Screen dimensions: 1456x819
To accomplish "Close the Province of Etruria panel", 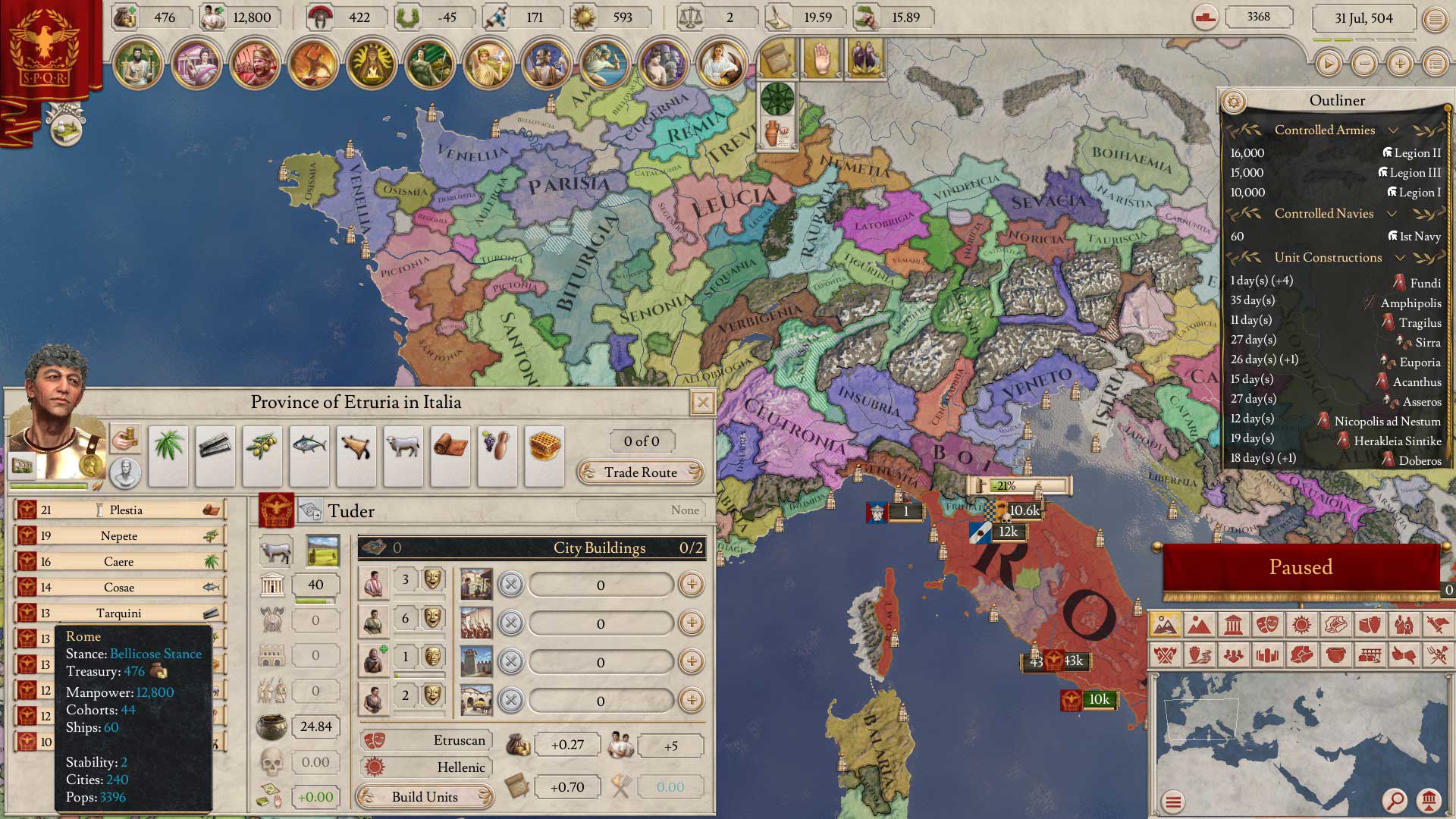I will pos(703,403).
